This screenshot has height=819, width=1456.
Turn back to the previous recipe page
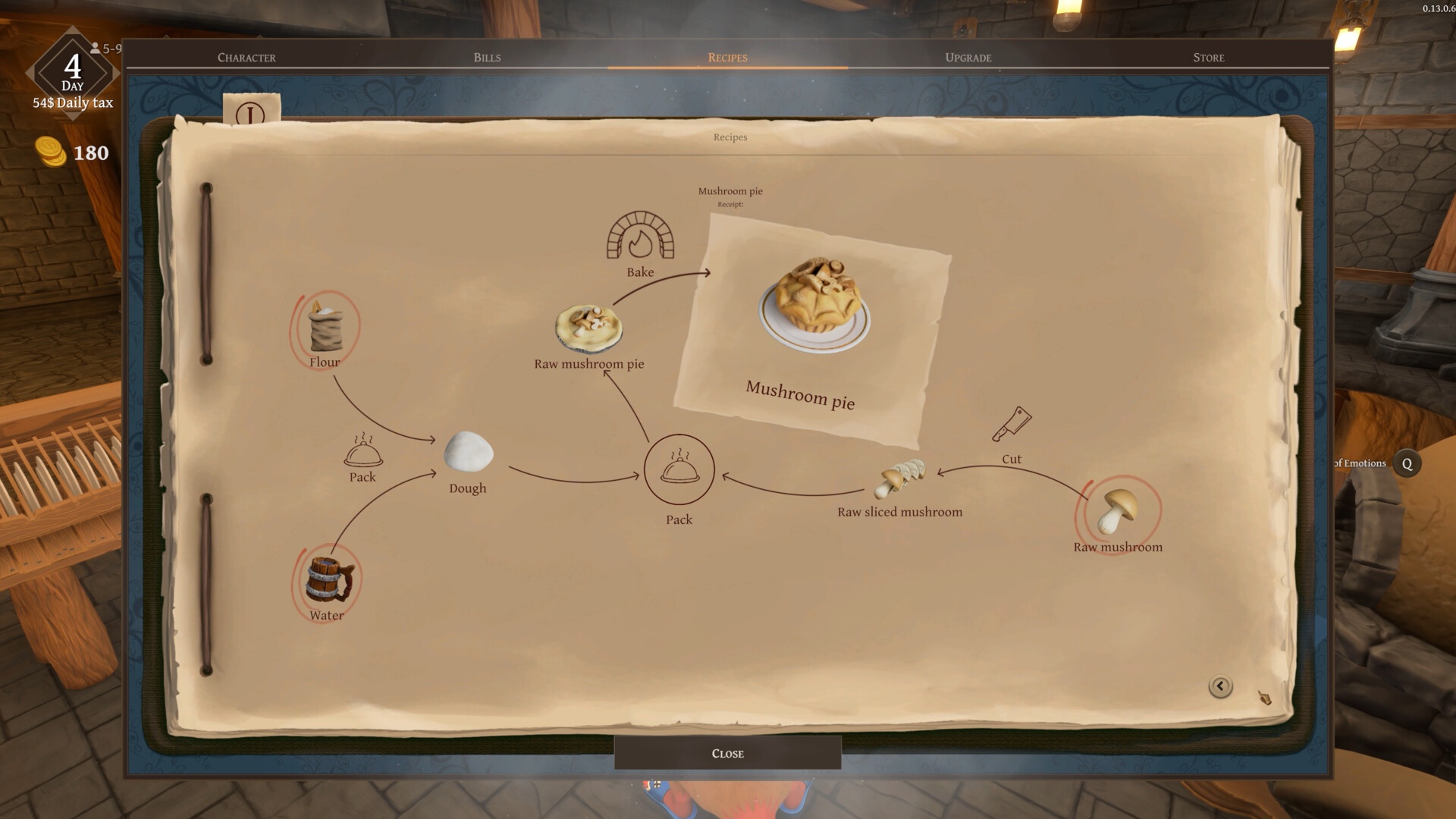[1220, 686]
